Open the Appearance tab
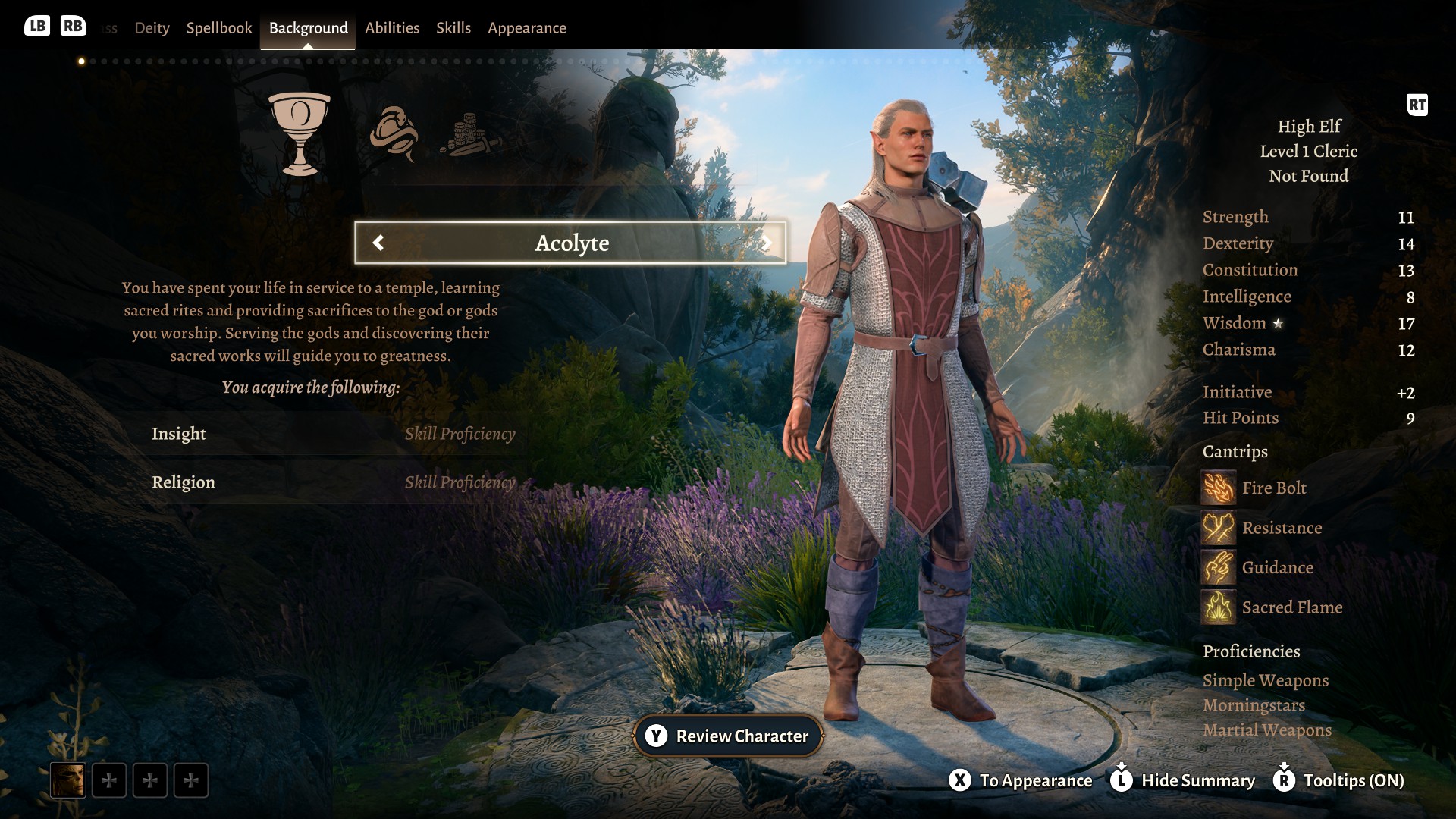1456x819 pixels. click(x=526, y=28)
